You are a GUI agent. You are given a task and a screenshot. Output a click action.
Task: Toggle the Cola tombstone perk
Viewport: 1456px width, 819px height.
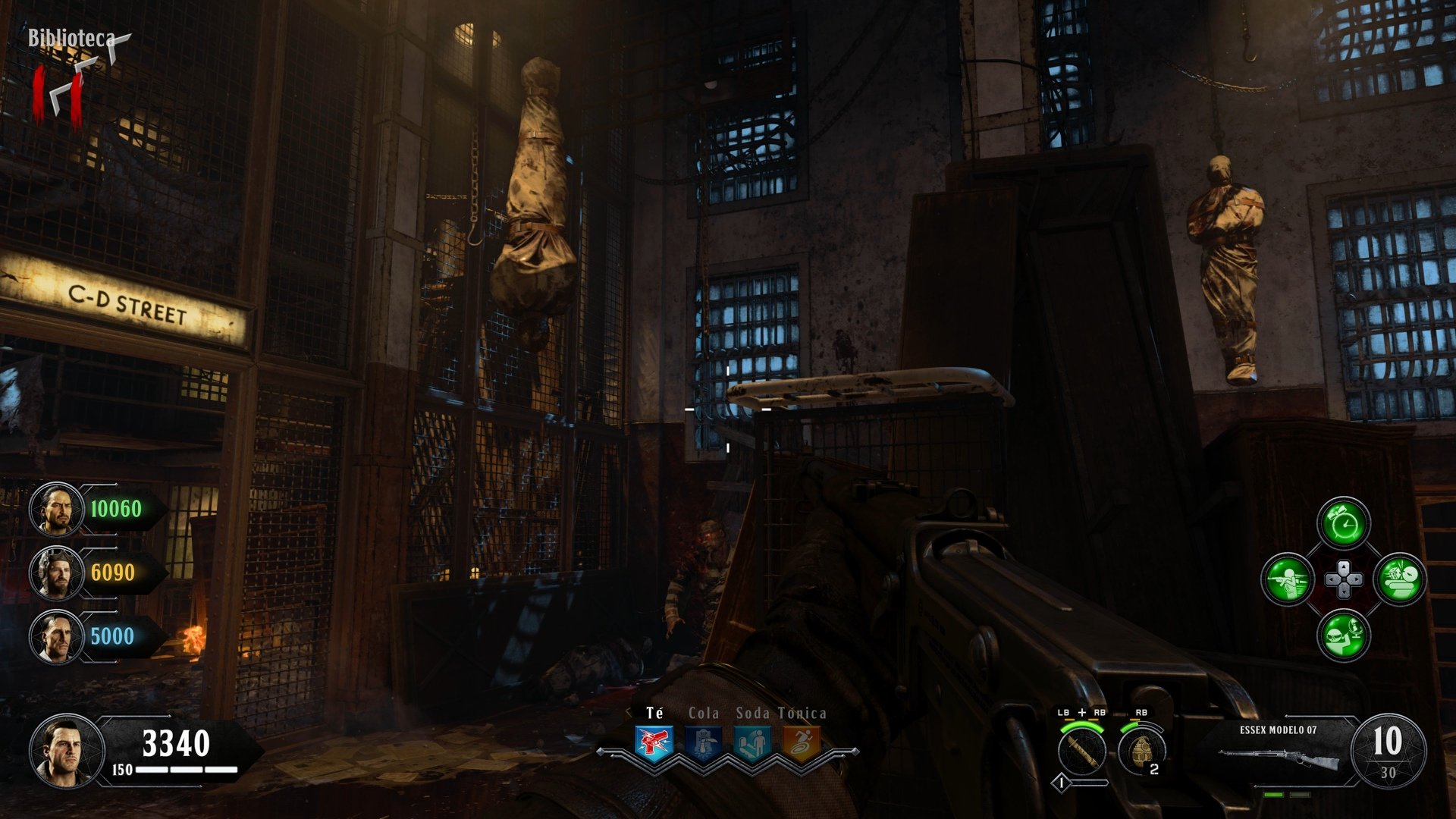(x=702, y=742)
